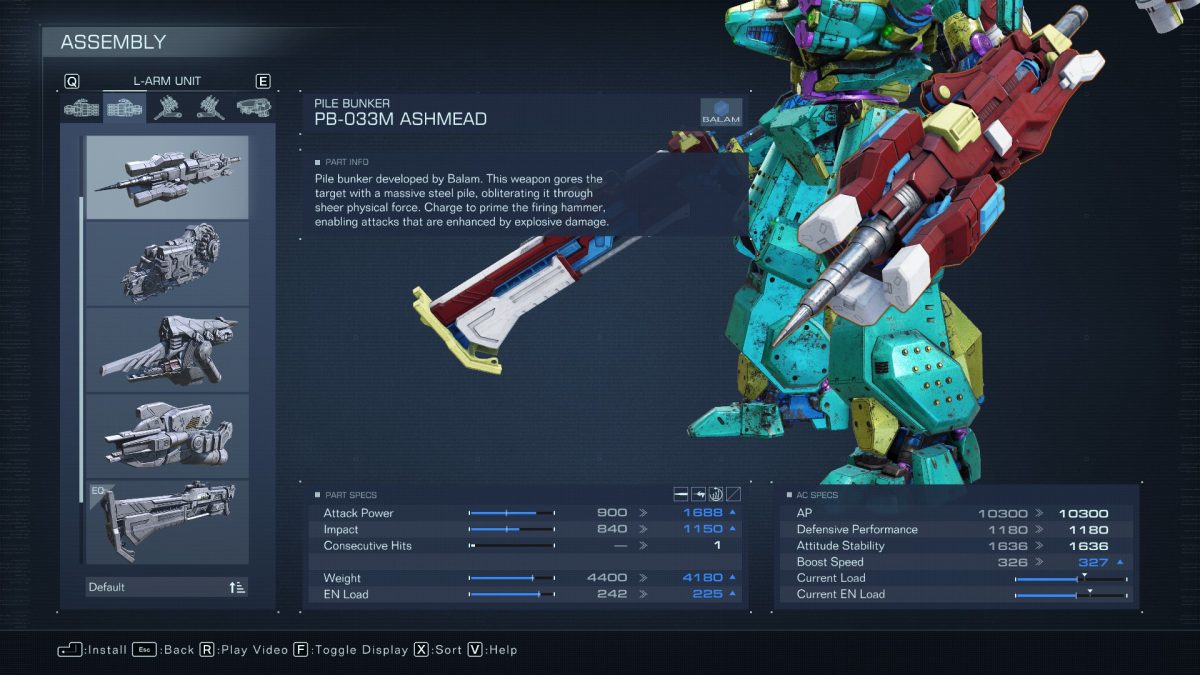Select the PB-033M Ashmead pile bunker thumbnail
This screenshot has width=1200, height=675.
[x=167, y=177]
